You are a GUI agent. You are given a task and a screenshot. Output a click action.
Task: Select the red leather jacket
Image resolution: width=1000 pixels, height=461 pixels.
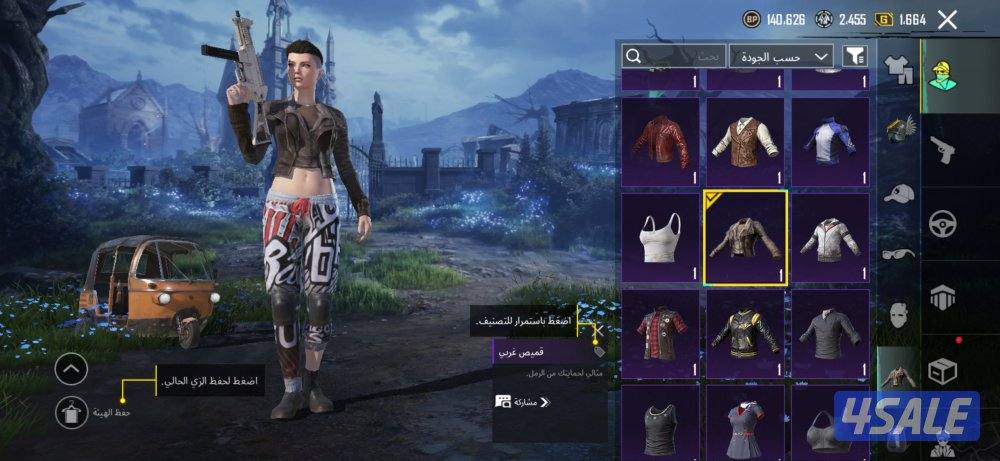(660, 141)
